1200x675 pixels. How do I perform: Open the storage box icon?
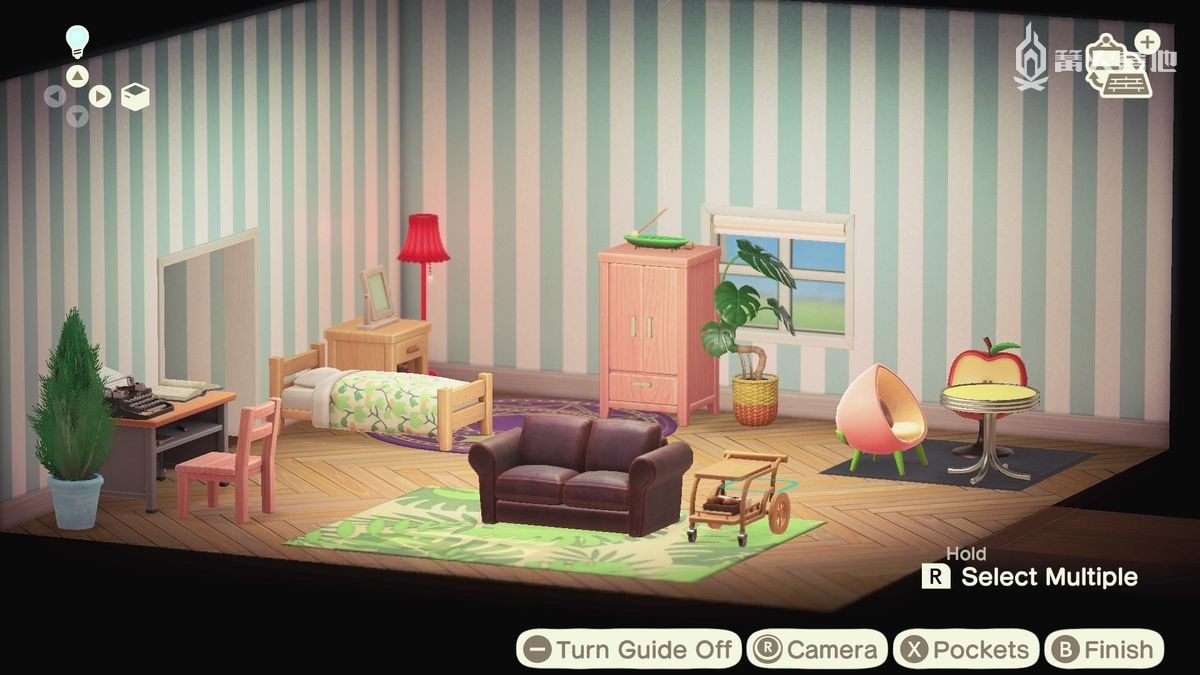tap(136, 96)
